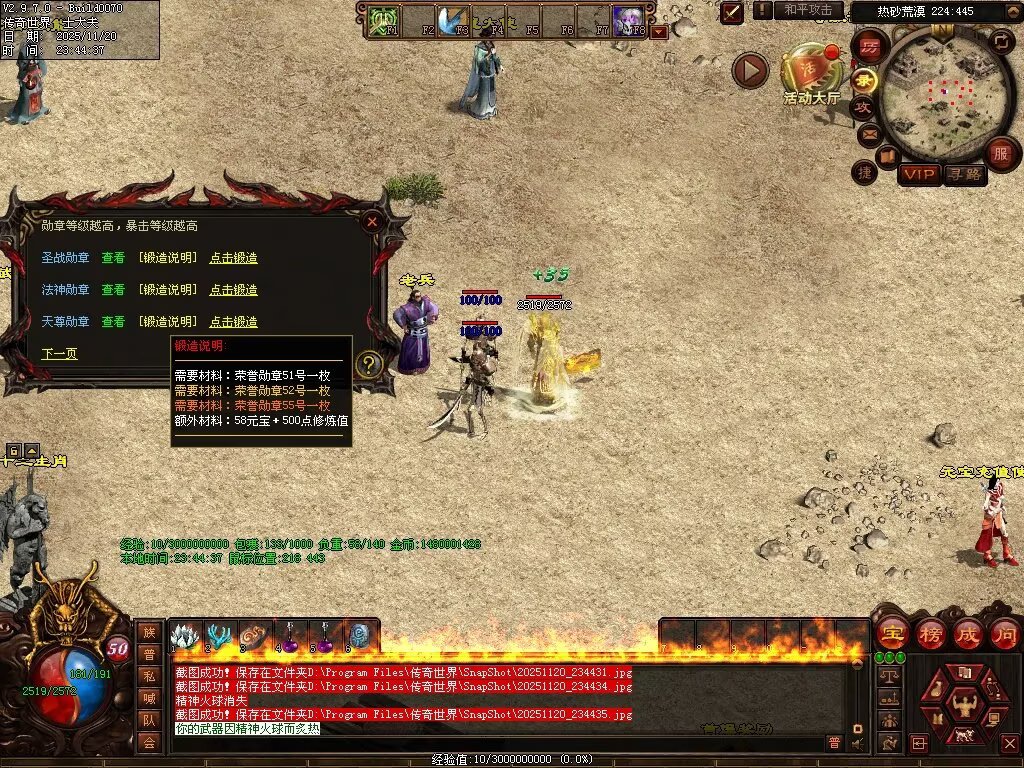Close the medal forging dialog
Image resolution: width=1024 pixels, height=768 pixels.
372,221
